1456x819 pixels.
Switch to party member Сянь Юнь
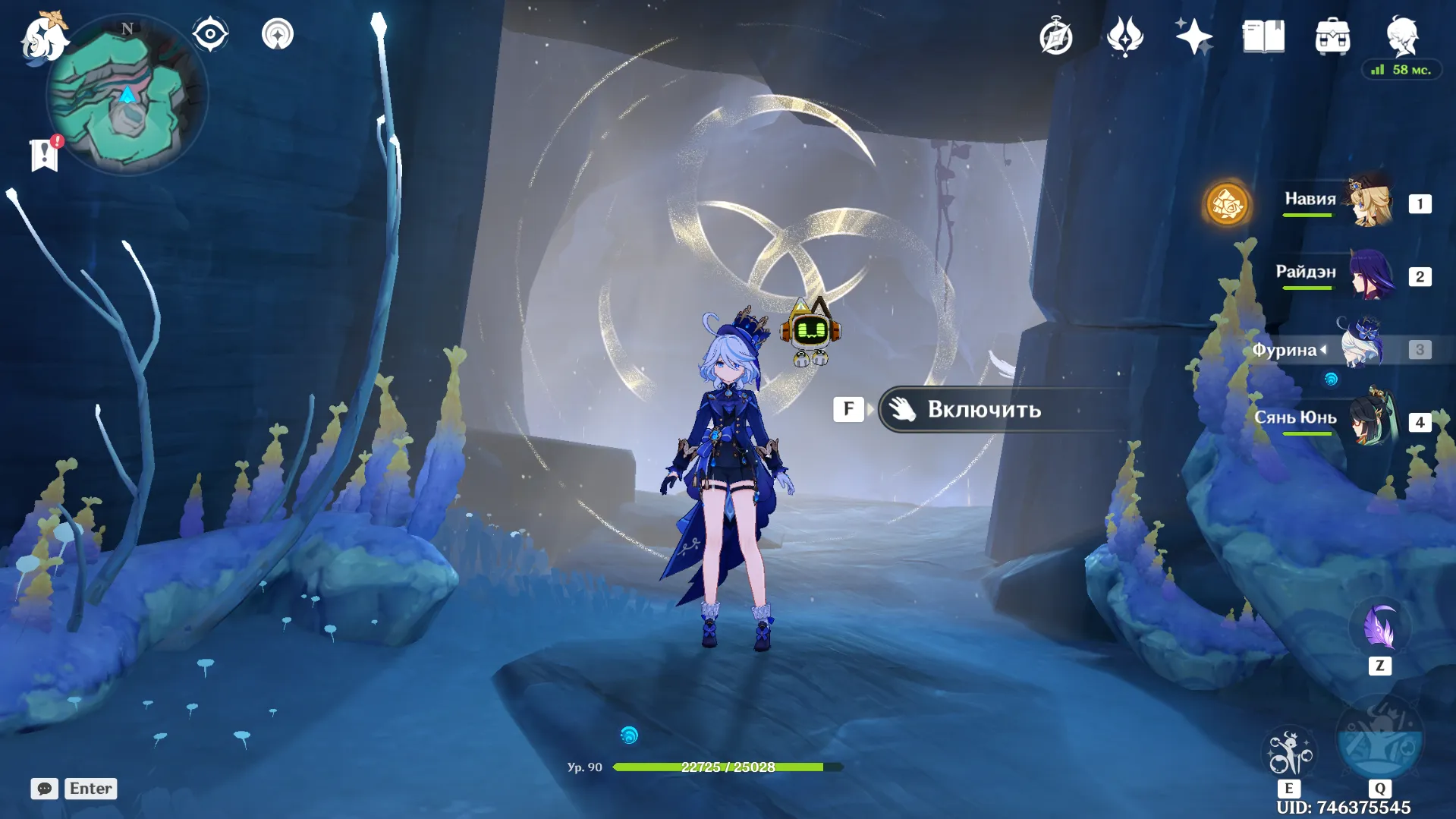pyautogui.click(x=1370, y=420)
